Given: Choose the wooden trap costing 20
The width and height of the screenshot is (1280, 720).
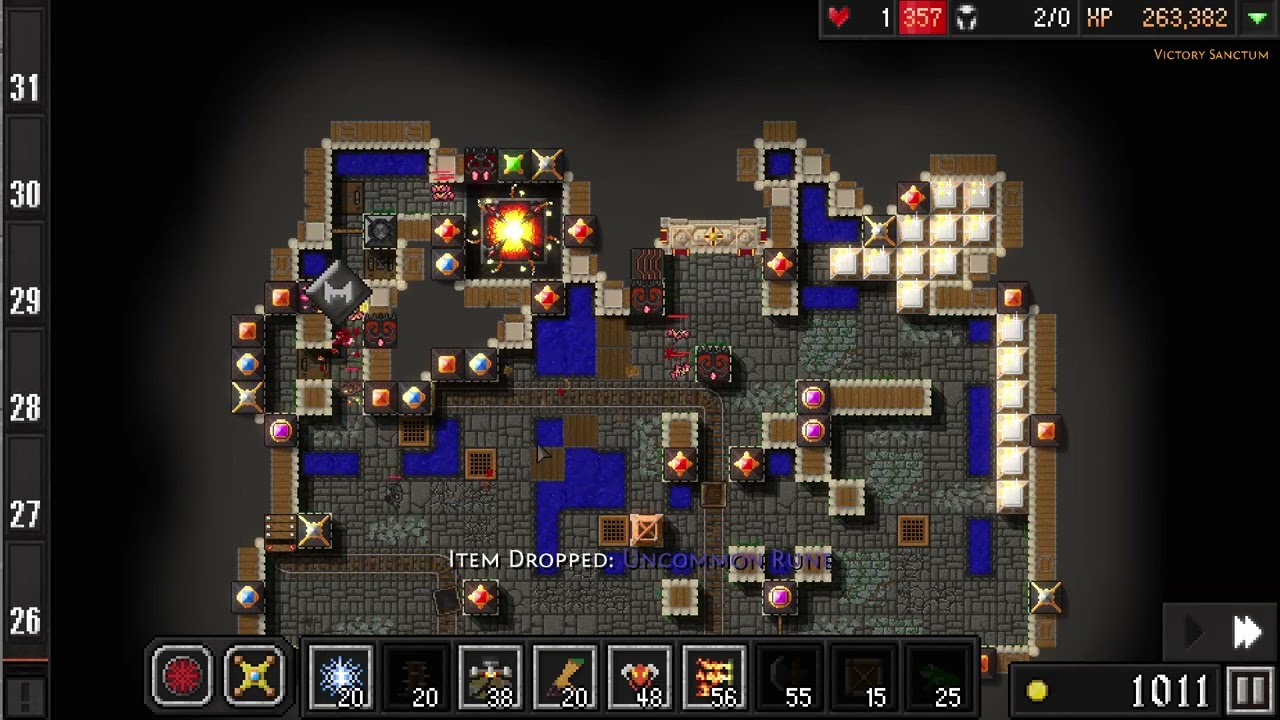Looking at the screenshot, I should click(x=565, y=677).
